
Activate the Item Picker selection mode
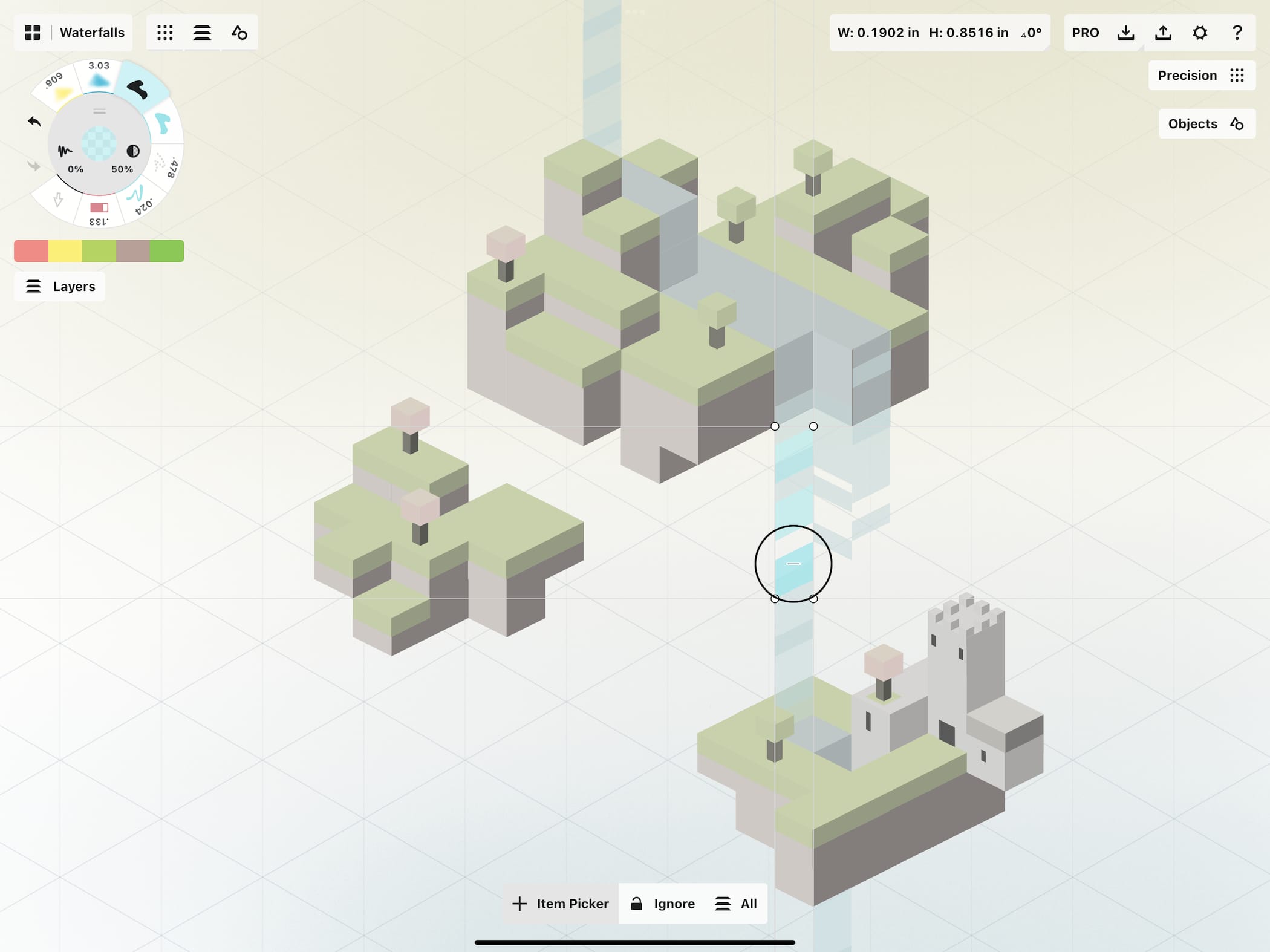coord(561,904)
